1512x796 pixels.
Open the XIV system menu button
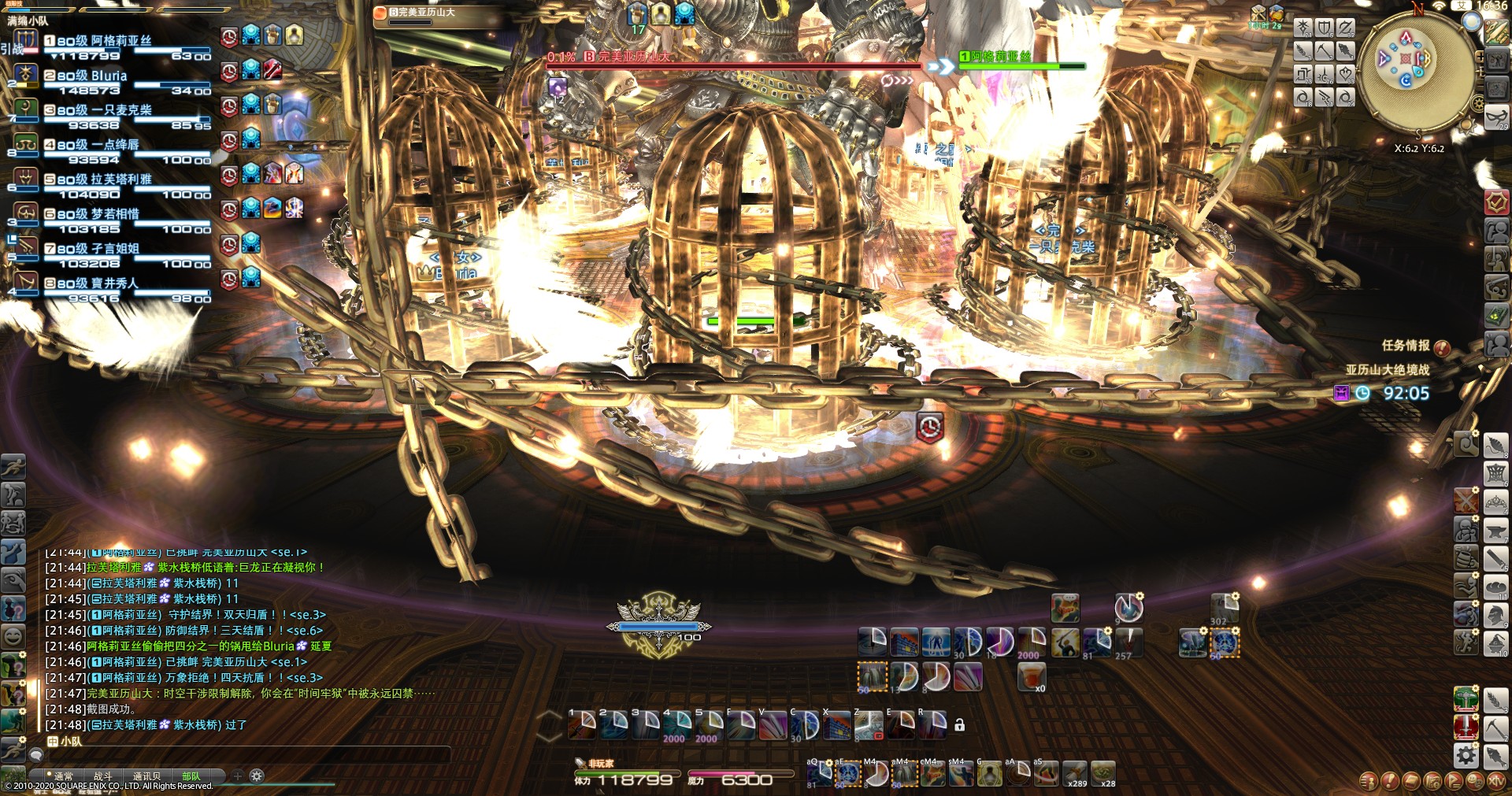(1496, 781)
